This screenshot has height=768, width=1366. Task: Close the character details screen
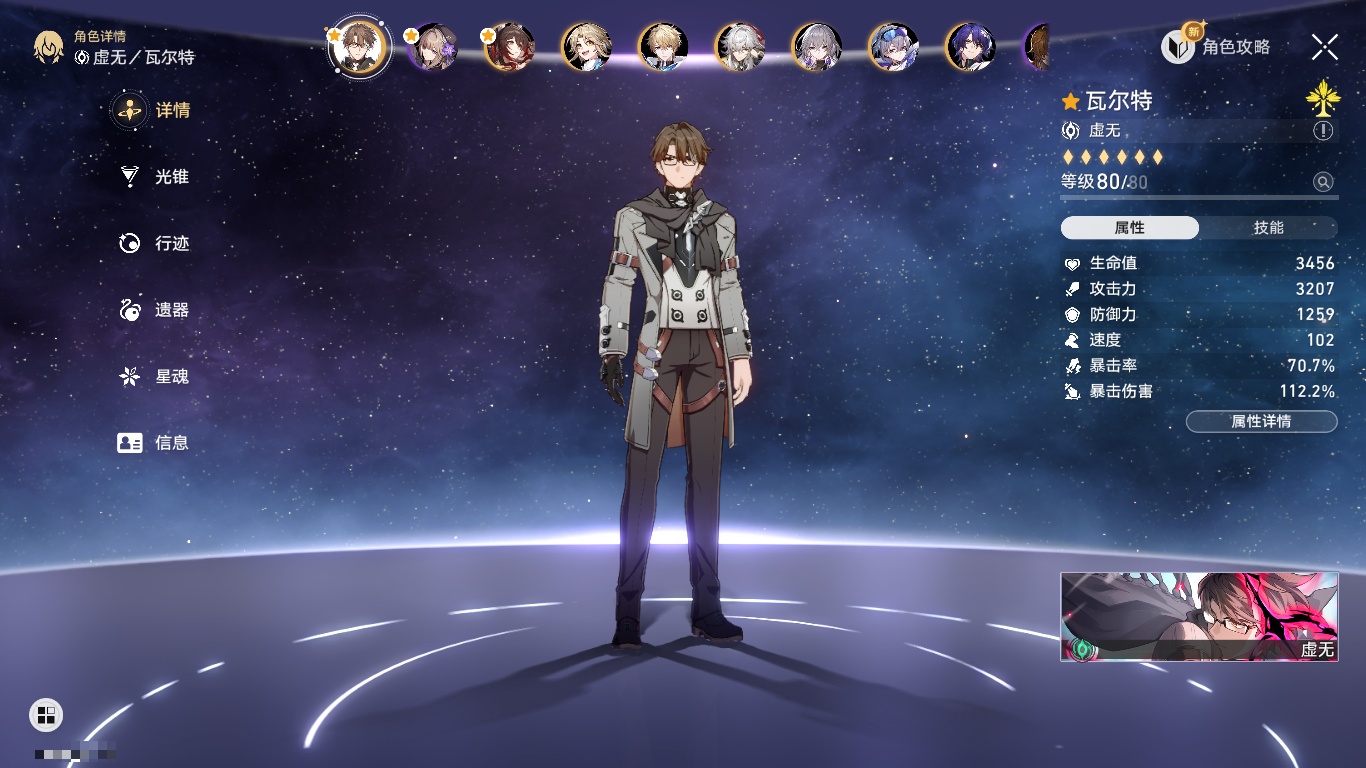click(x=1324, y=46)
